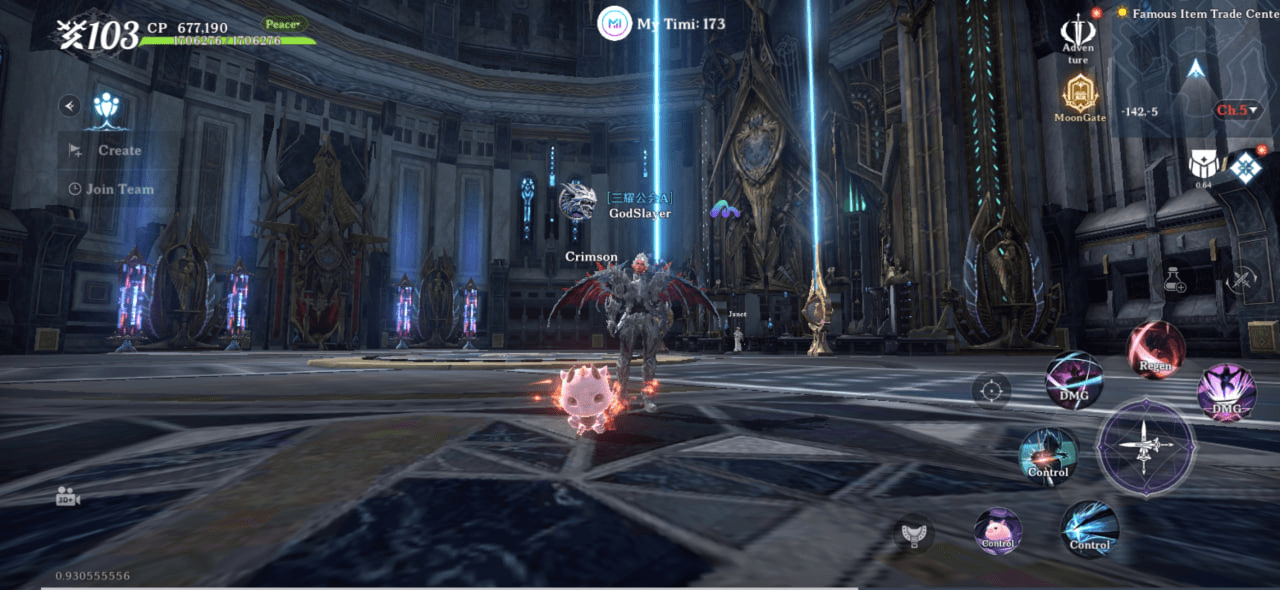Image resolution: width=1280 pixels, height=590 pixels.
Task: Open the diamond snowflake menu icon
Action: pyautogui.click(x=1246, y=167)
